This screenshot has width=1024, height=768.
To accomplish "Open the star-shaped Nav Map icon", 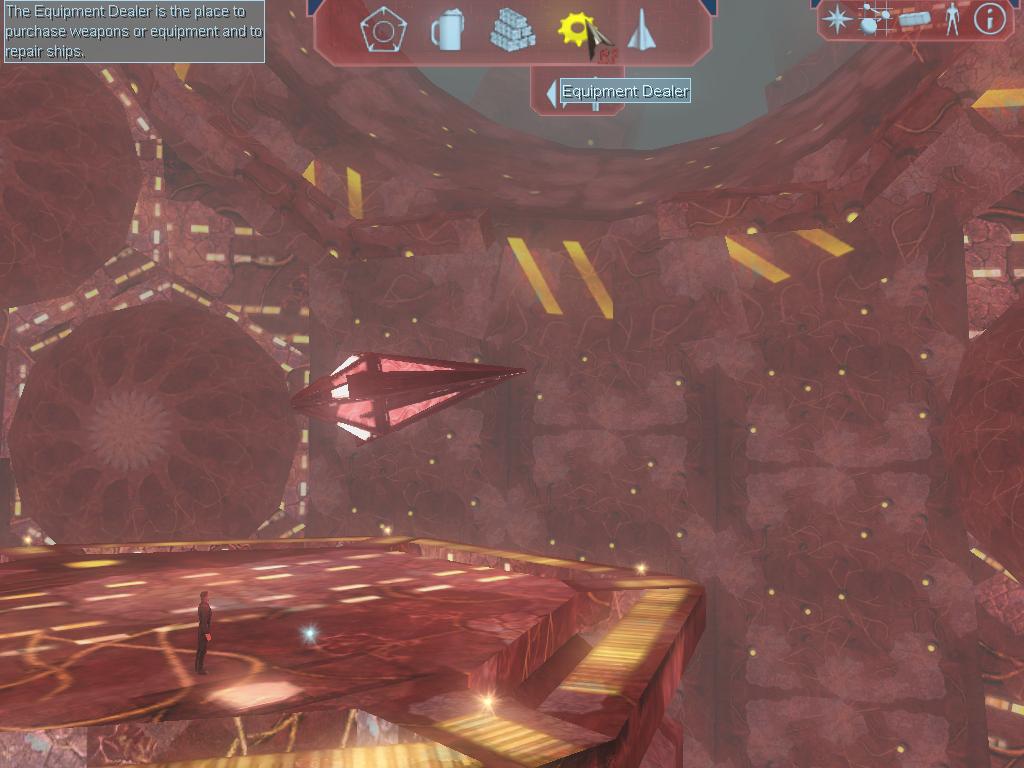I will click(837, 19).
